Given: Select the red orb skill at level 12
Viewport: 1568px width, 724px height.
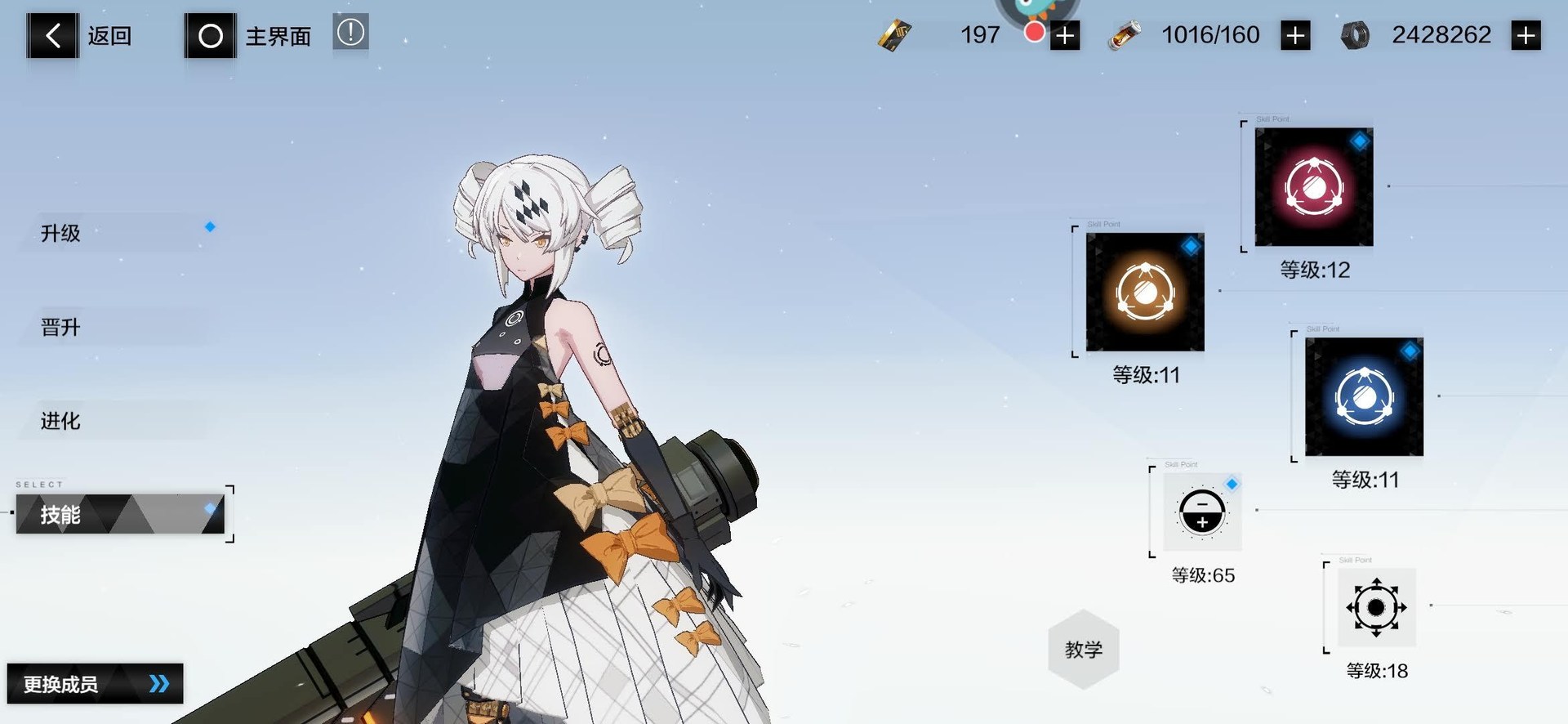Looking at the screenshot, I should [x=1313, y=187].
